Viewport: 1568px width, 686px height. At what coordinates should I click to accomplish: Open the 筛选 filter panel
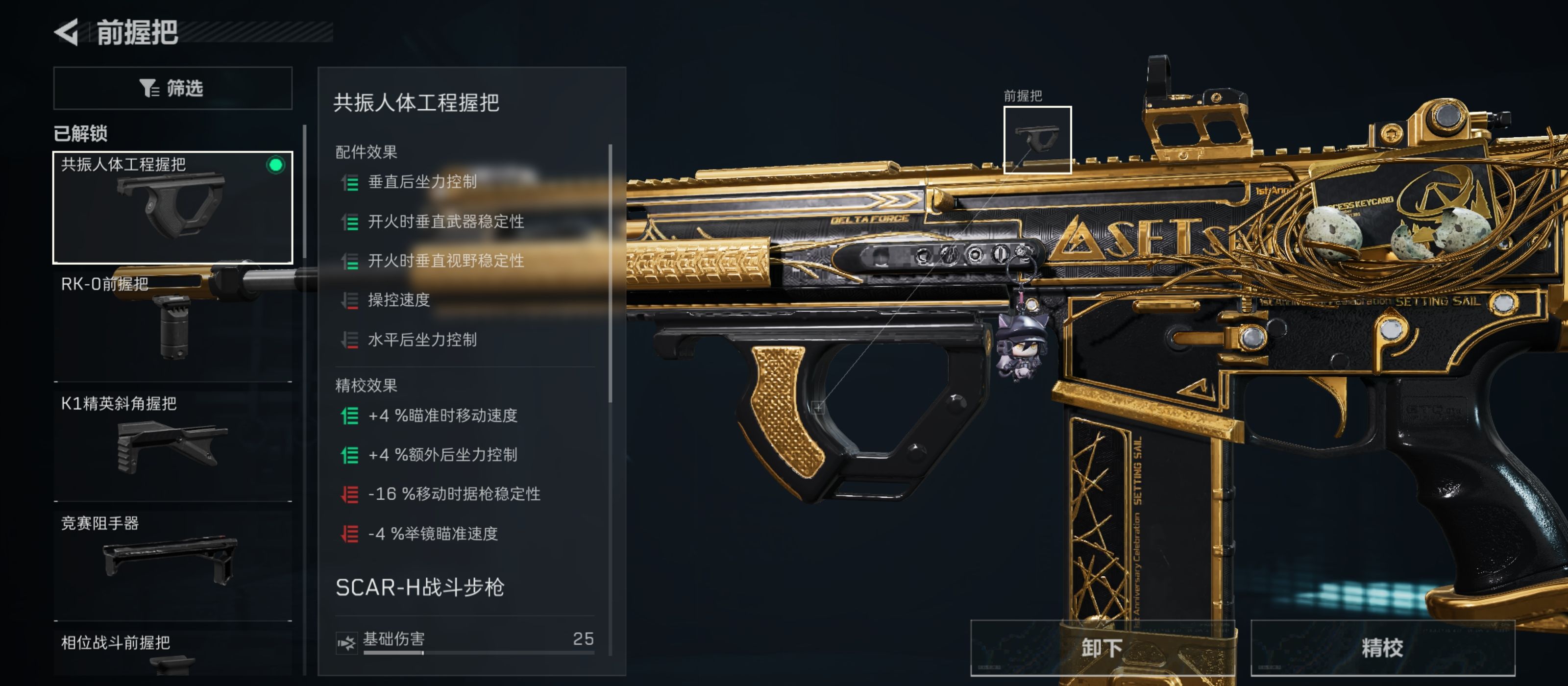(172, 87)
